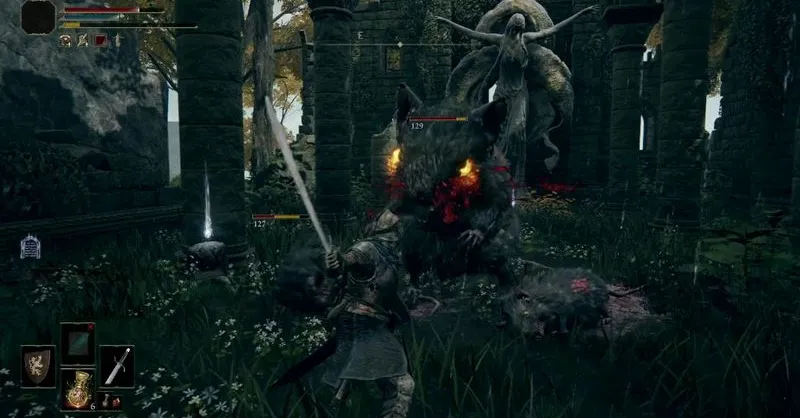This screenshot has width=800, height=418.
Task: Select the straight sword right-hand slot
Action: (116, 365)
